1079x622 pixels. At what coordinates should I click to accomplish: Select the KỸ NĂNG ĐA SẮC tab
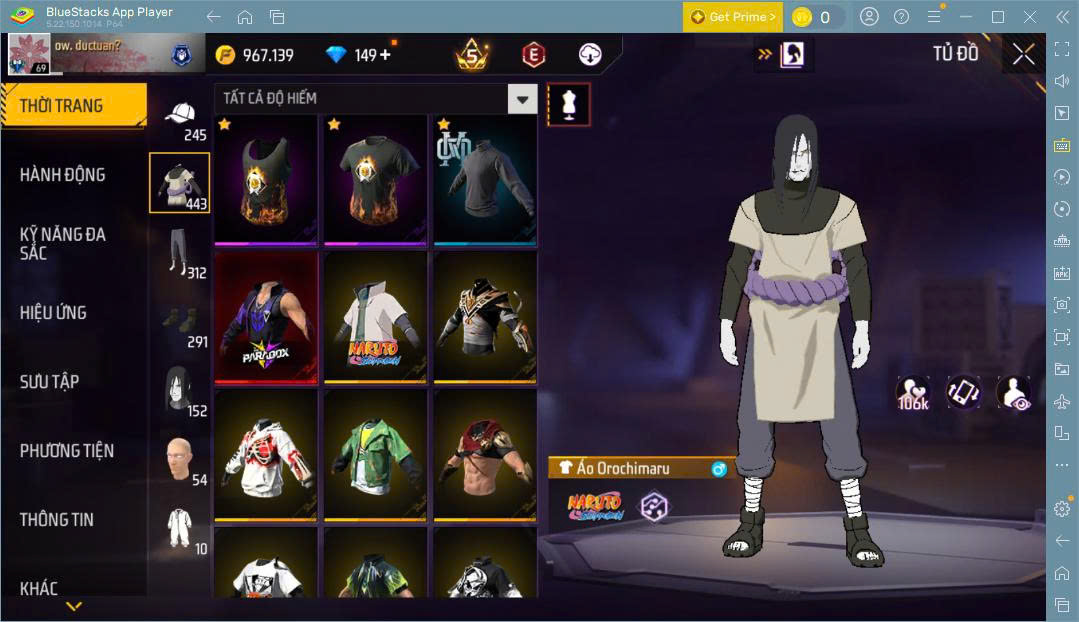(63, 243)
